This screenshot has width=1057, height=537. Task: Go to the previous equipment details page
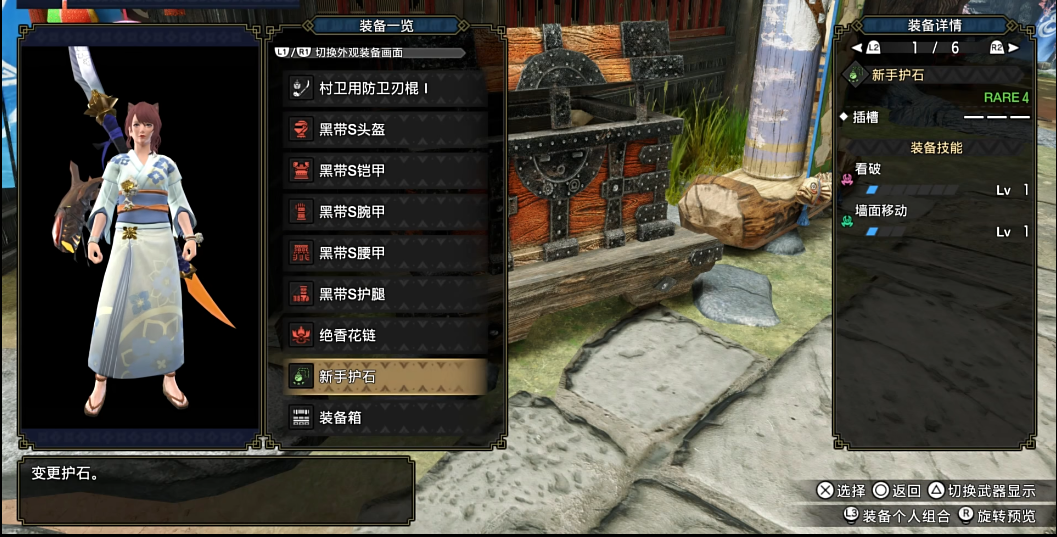(x=864, y=48)
